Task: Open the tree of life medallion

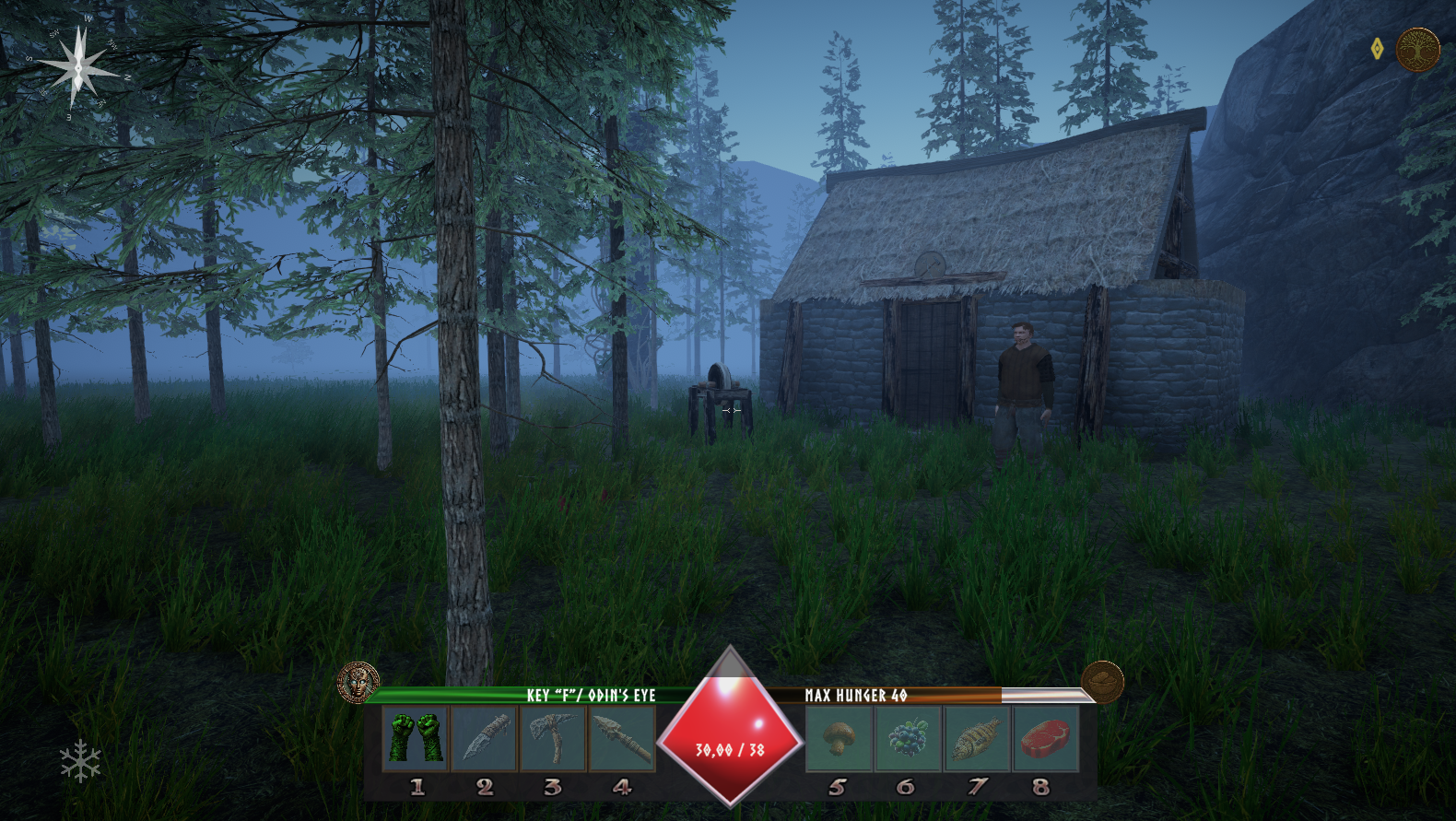Action: coord(1417,49)
